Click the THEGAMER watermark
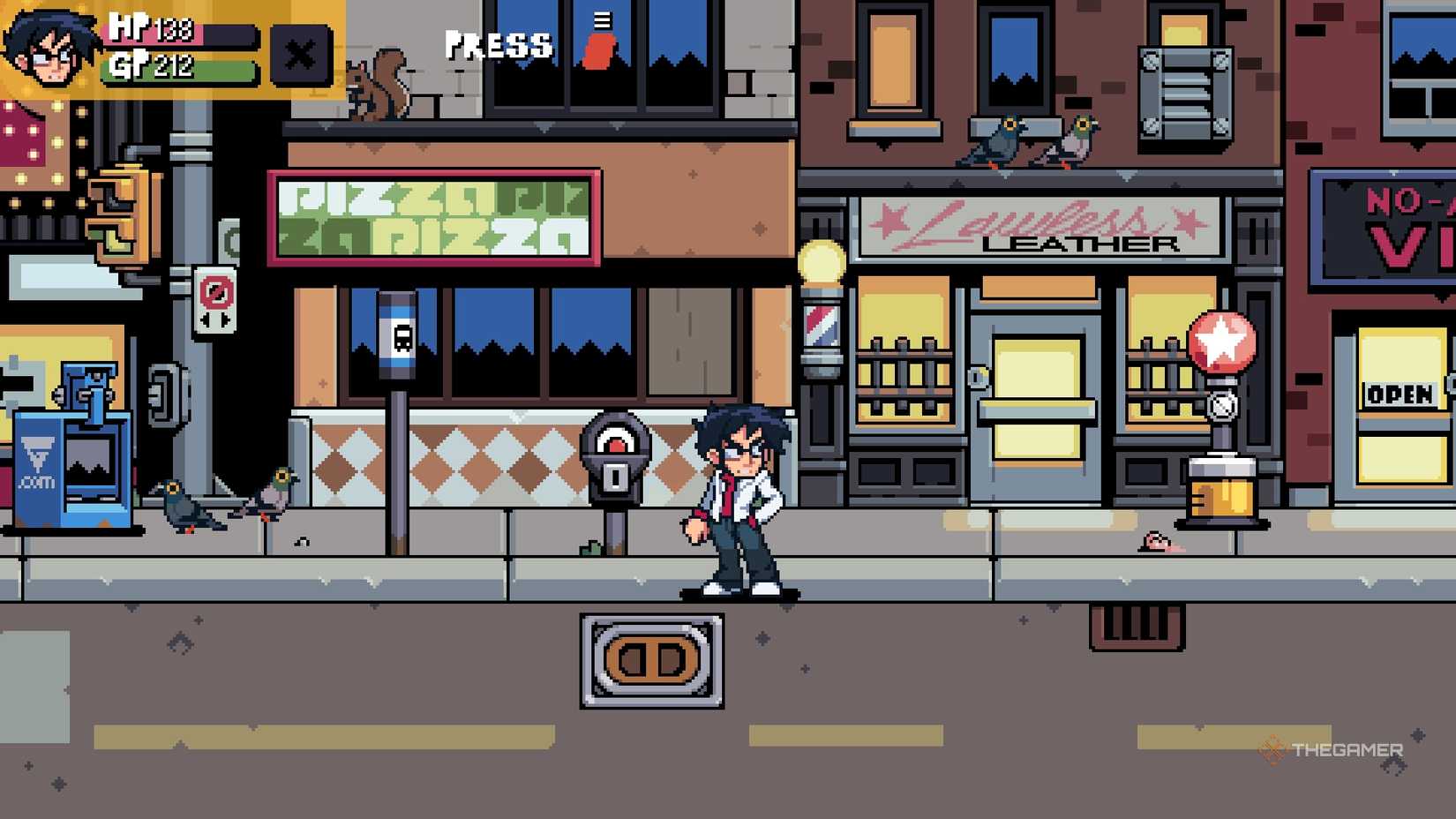This screenshot has width=1456, height=819. tap(1346, 748)
